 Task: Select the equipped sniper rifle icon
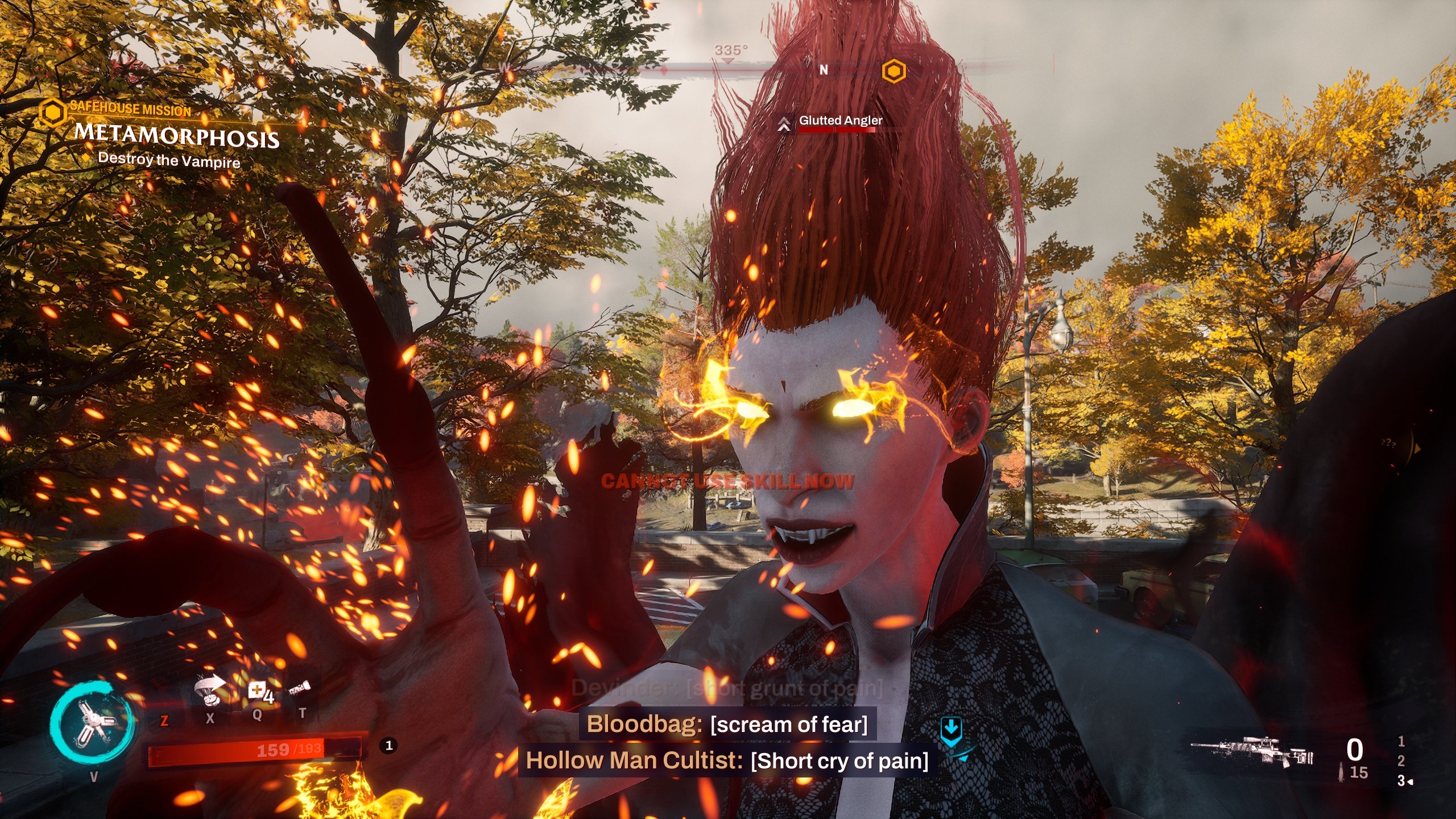coord(1251,753)
